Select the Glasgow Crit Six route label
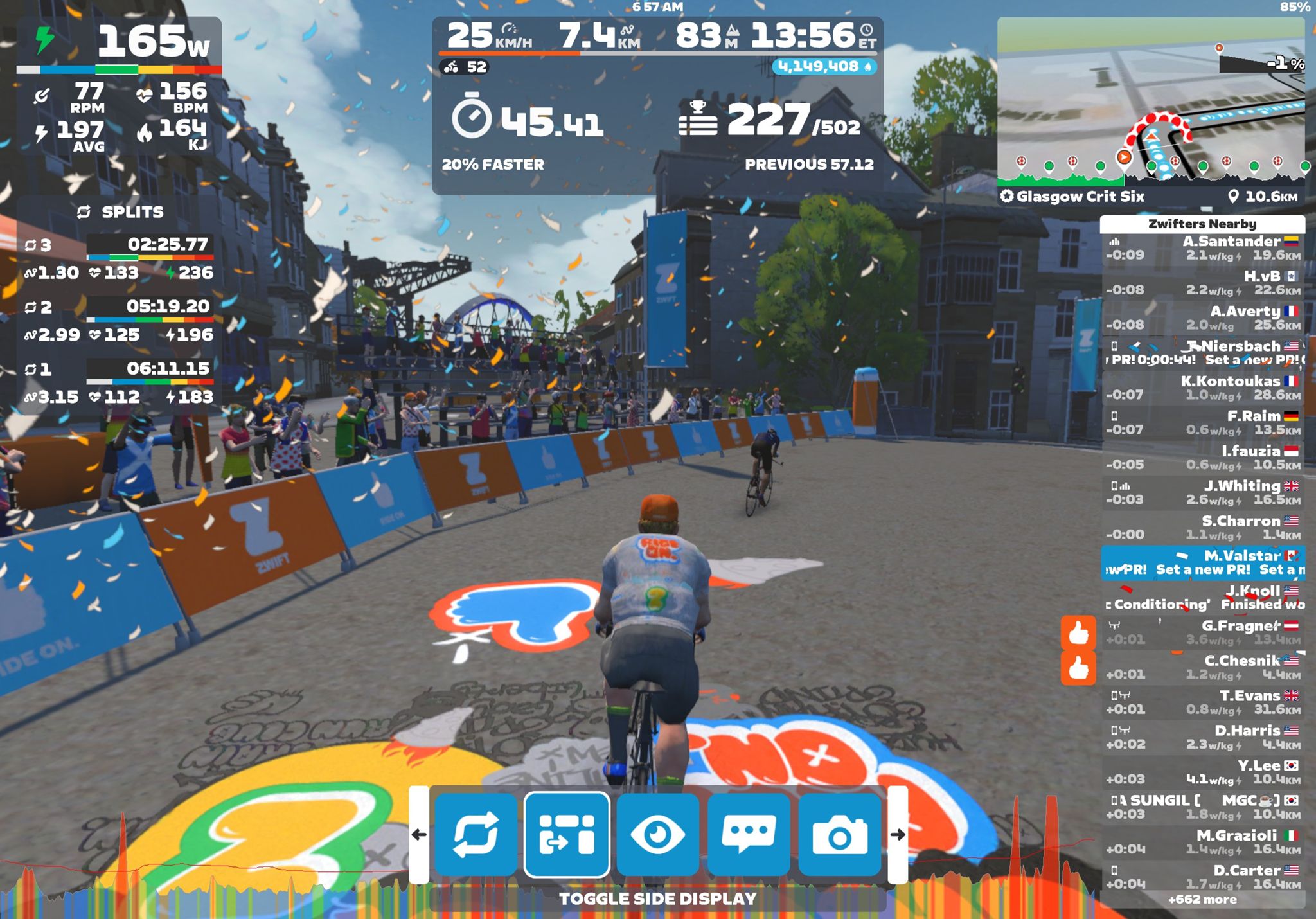This screenshot has height=919, width=1316. pyautogui.click(x=1080, y=197)
